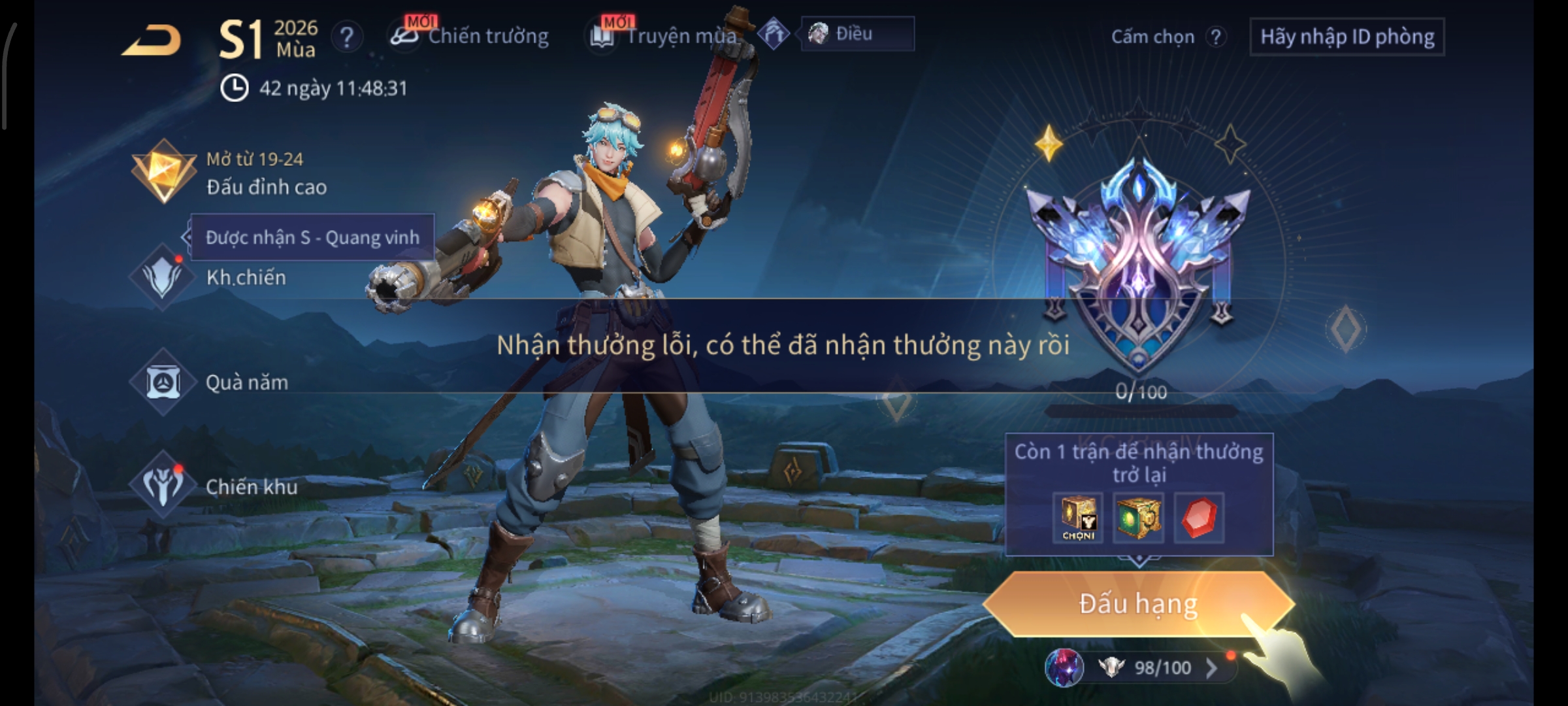
Task: Open the 98/100 credit score details
Action: [x=1162, y=667]
